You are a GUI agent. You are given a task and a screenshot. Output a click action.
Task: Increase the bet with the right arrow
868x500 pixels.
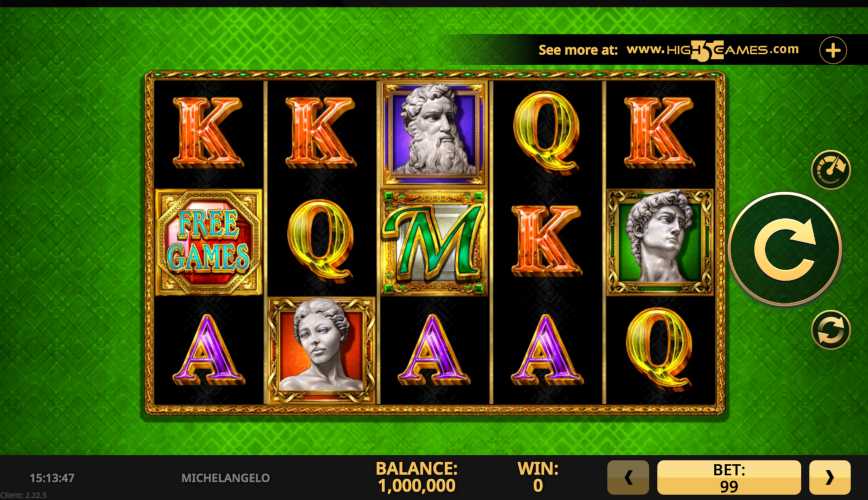click(x=829, y=477)
